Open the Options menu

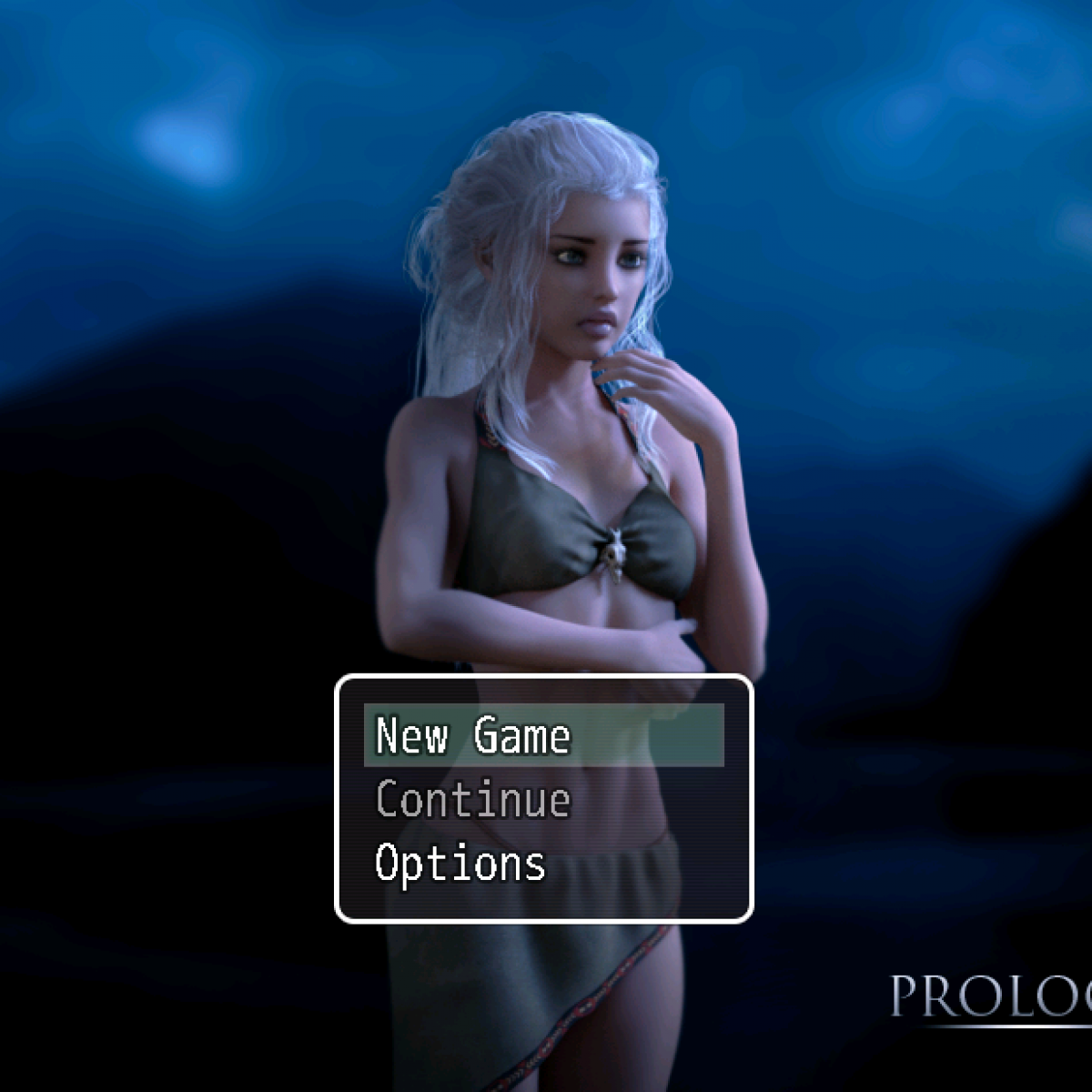tap(460, 864)
